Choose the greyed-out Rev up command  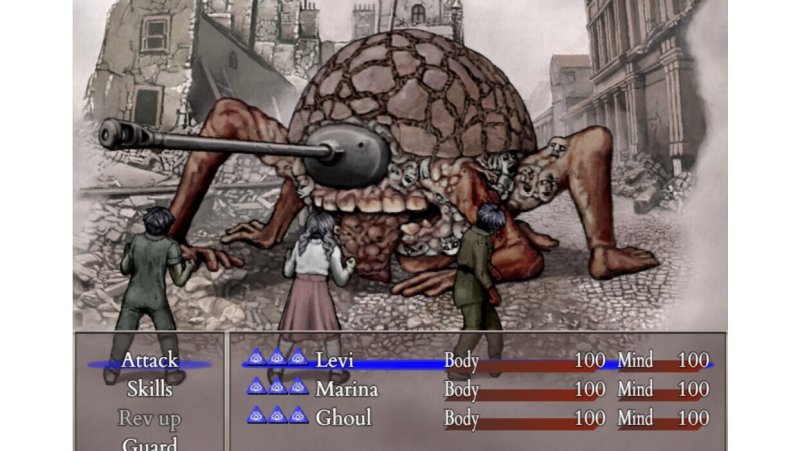click(149, 418)
